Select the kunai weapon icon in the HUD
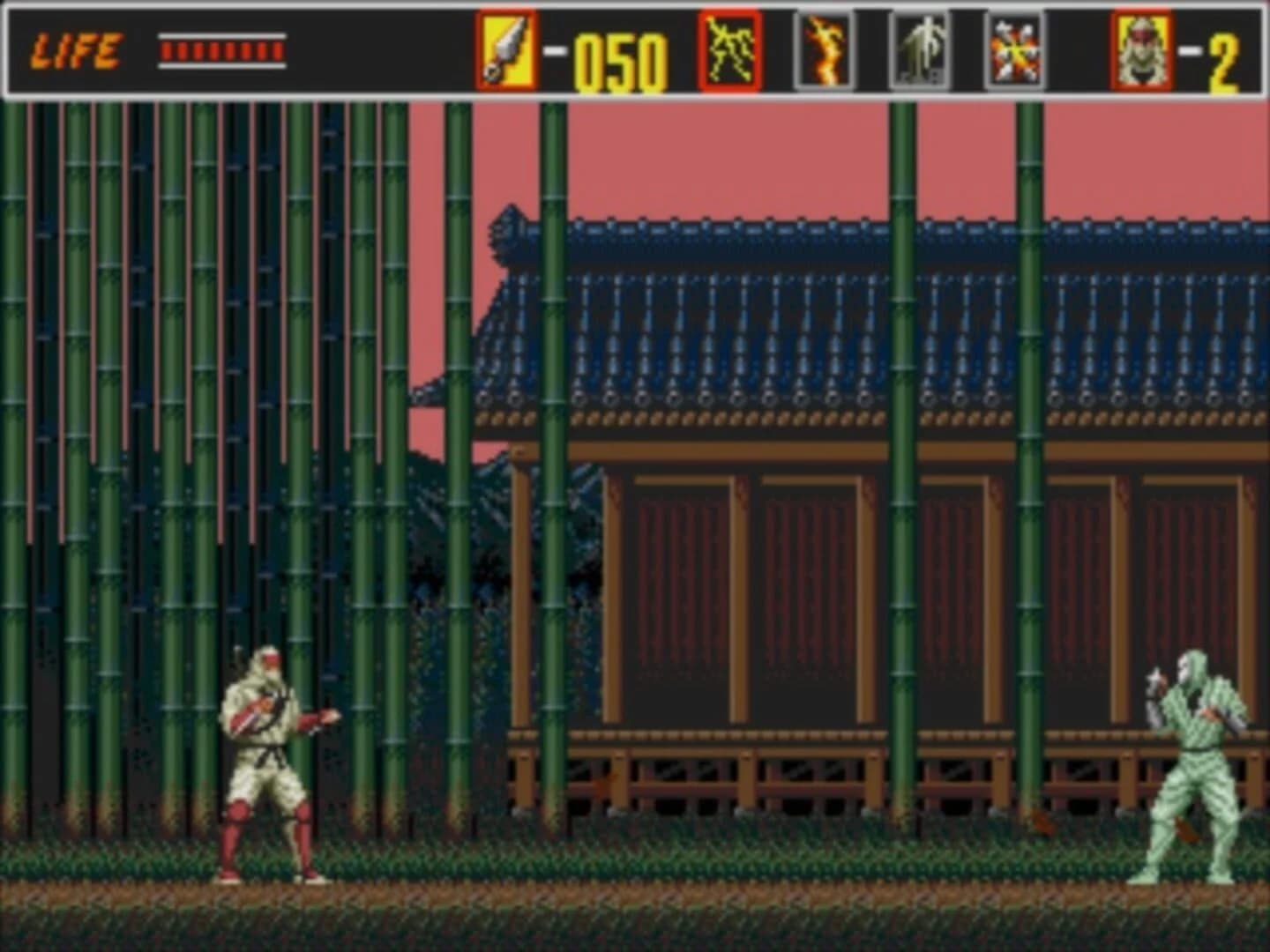Screen dimensions: 1270x952 click(505, 48)
